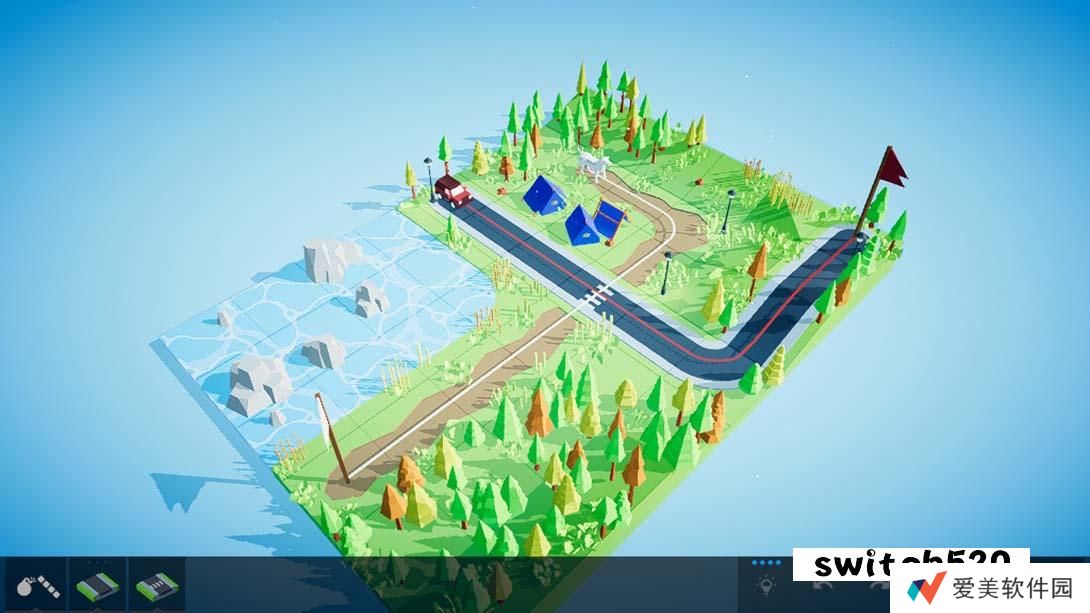The width and height of the screenshot is (1090, 613).
Task: Pick the crosswalk road tile piece
Action: coord(157,585)
